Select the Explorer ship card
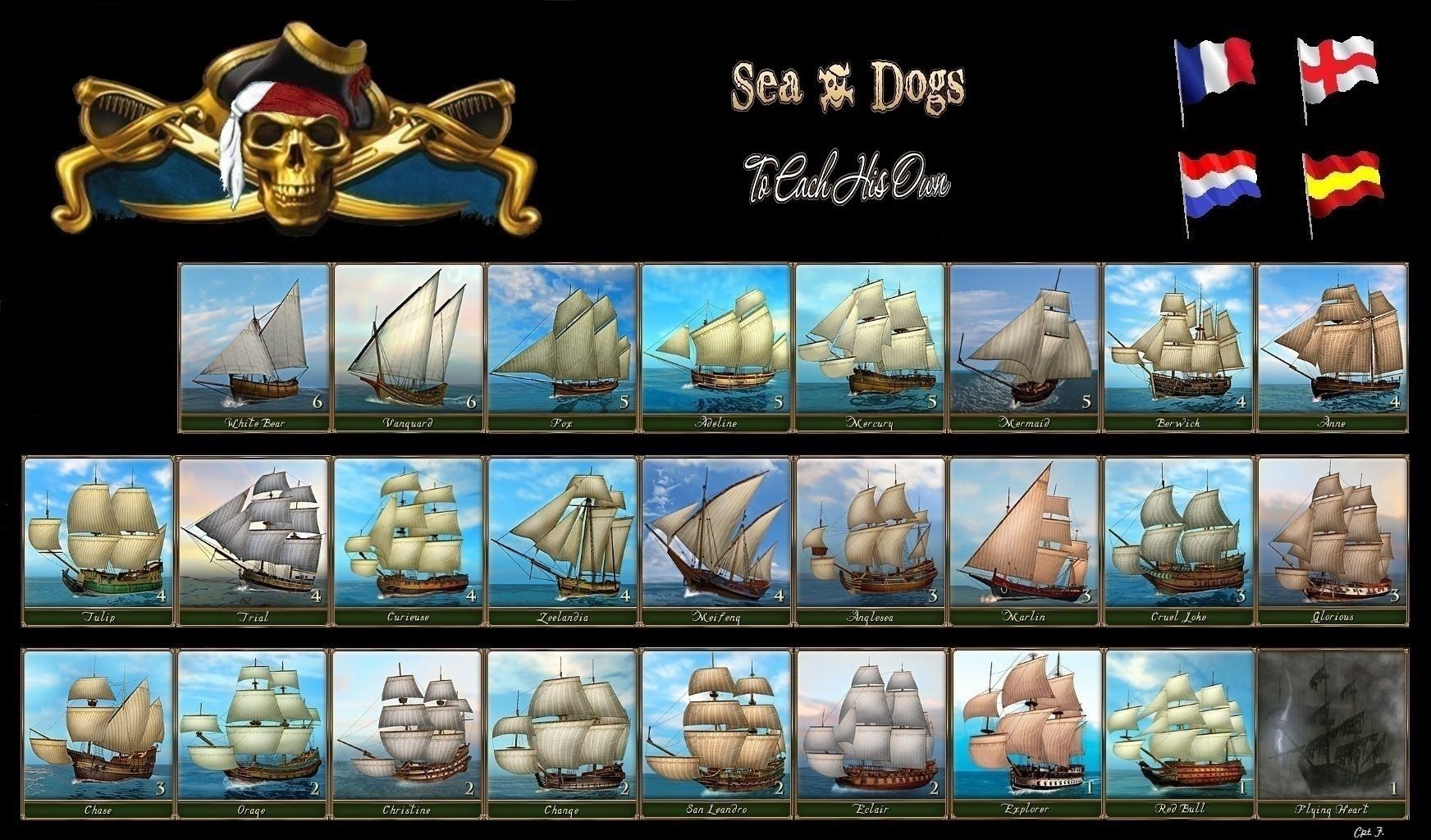Viewport: 1431px width, 840px height. click(x=1025, y=733)
